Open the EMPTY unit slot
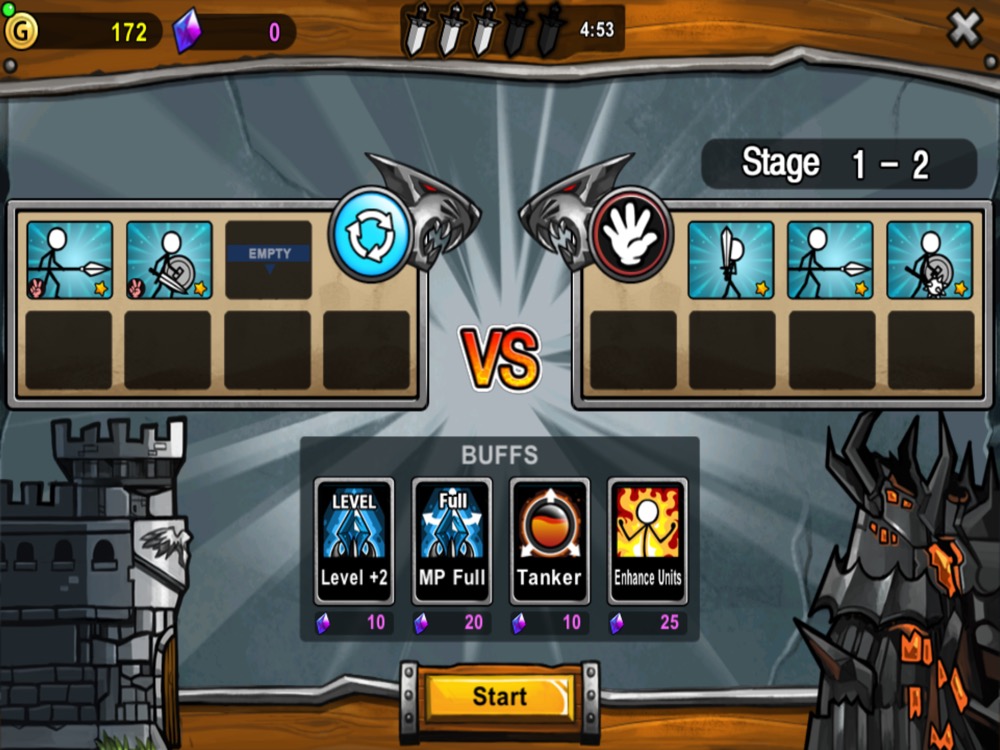Viewport: 1000px width, 750px height. pyautogui.click(x=269, y=260)
